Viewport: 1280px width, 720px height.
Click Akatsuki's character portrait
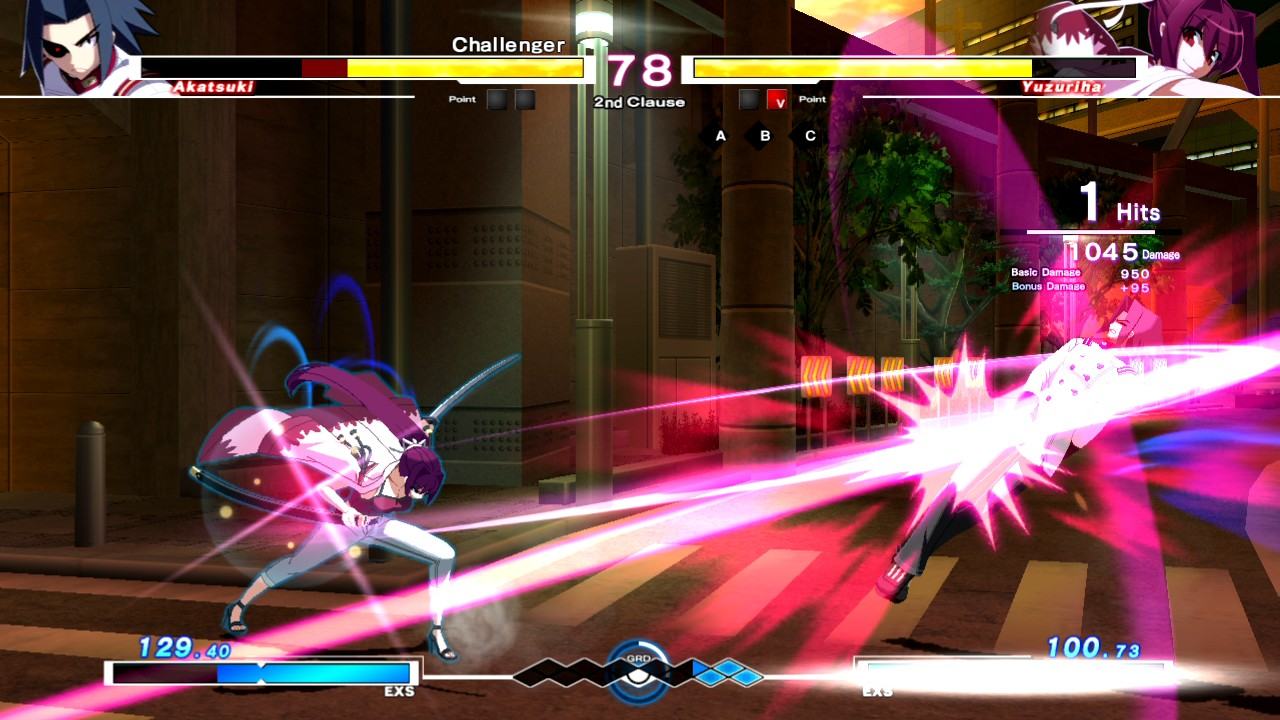[85, 45]
